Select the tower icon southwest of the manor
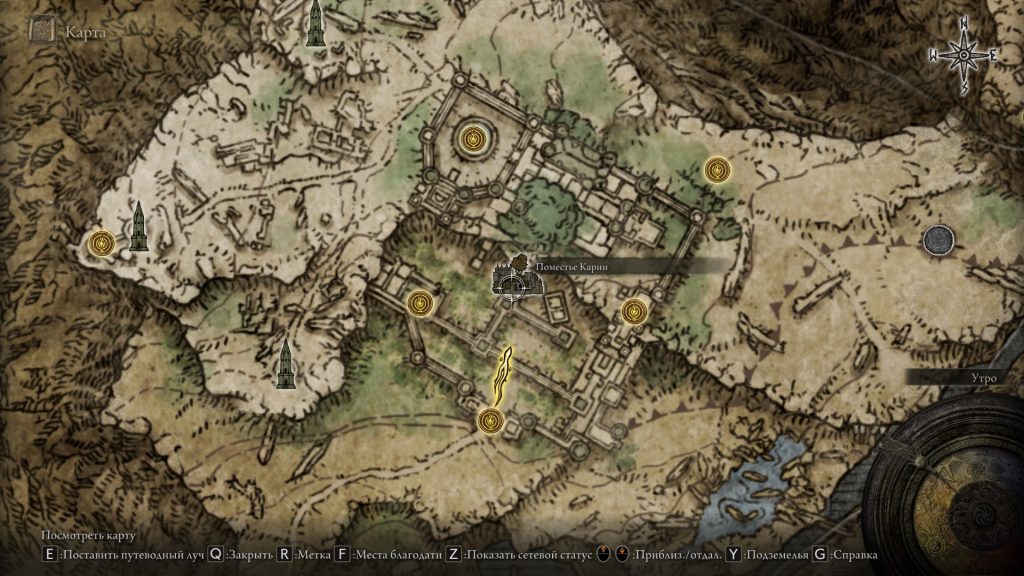Viewport: 1024px width, 576px height. (286, 364)
